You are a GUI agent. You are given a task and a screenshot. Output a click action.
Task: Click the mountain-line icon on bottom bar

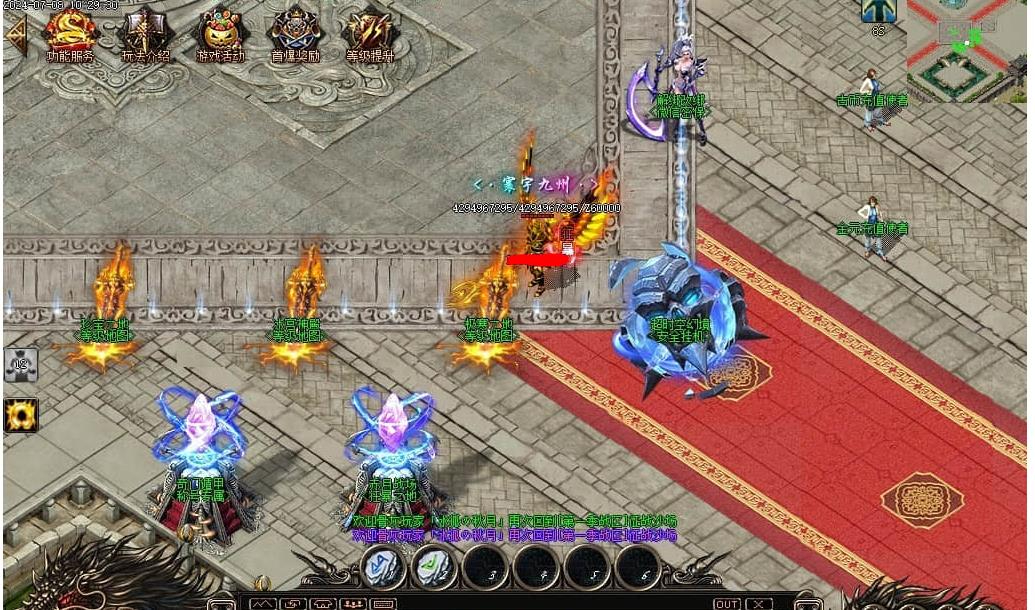tap(263, 603)
